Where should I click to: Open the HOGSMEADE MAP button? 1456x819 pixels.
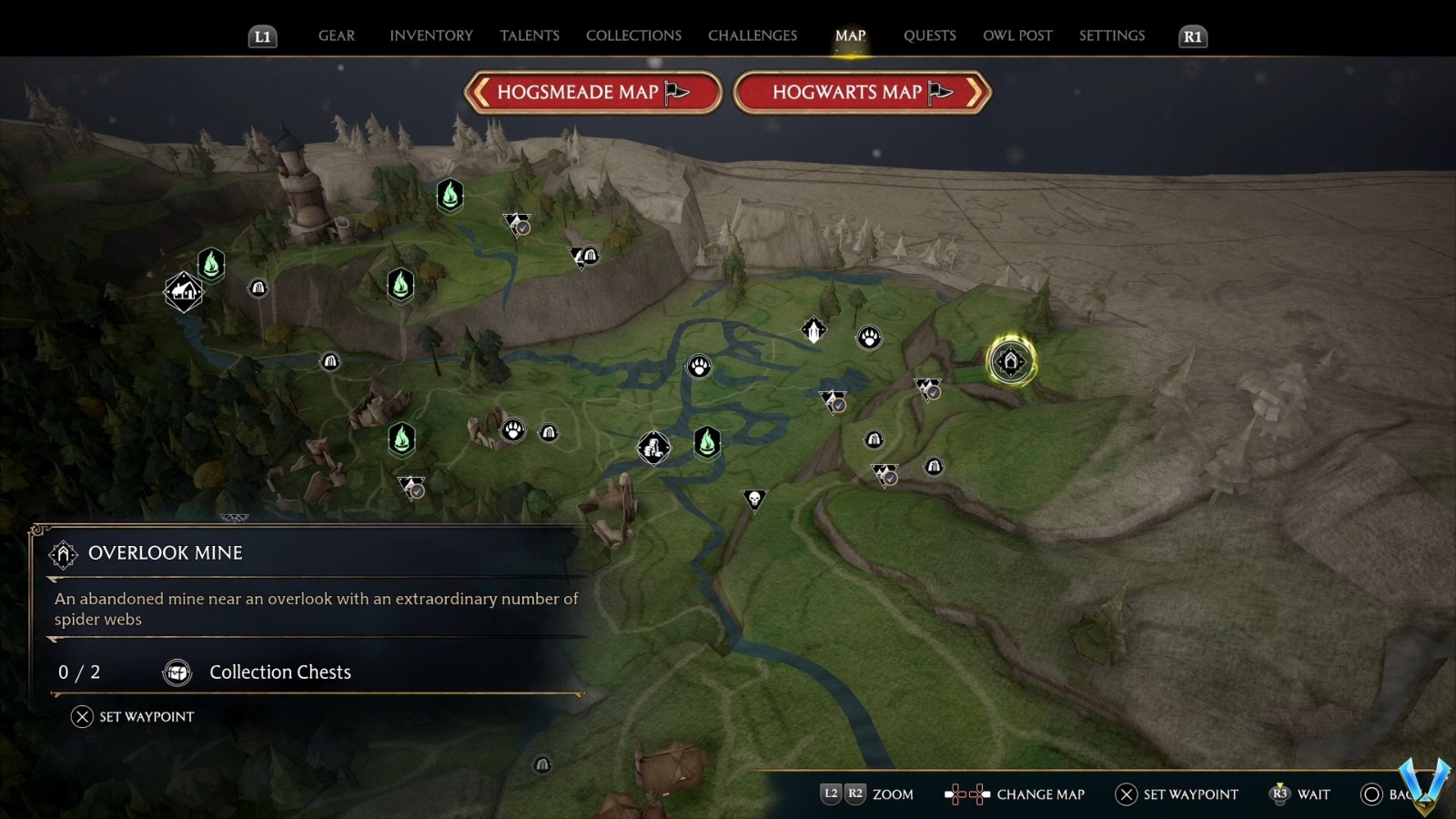click(592, 92)
